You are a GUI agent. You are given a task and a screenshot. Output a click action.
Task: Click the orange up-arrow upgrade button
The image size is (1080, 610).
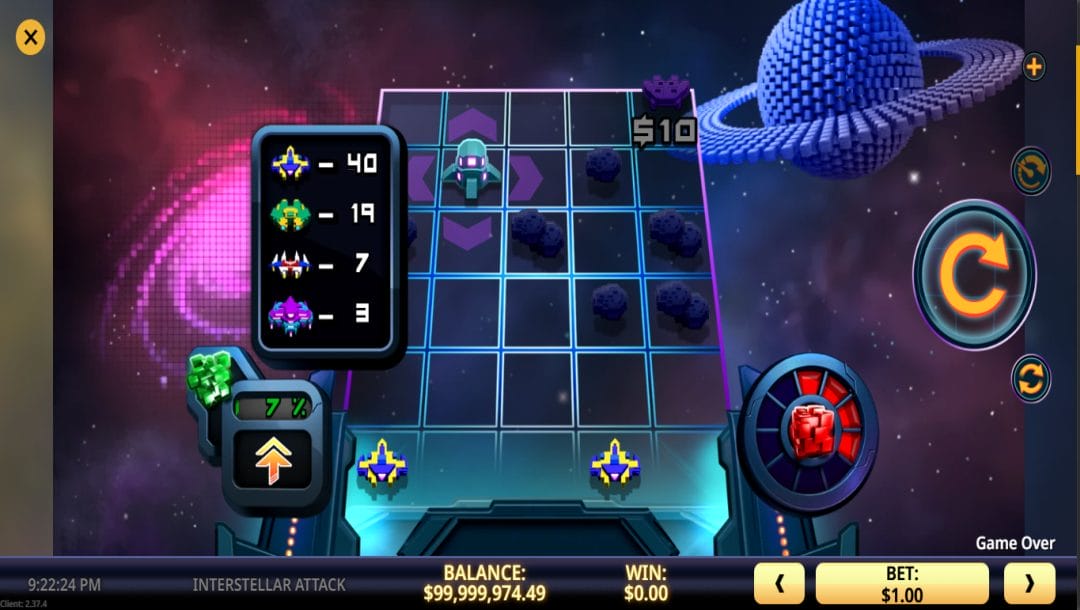273,461
